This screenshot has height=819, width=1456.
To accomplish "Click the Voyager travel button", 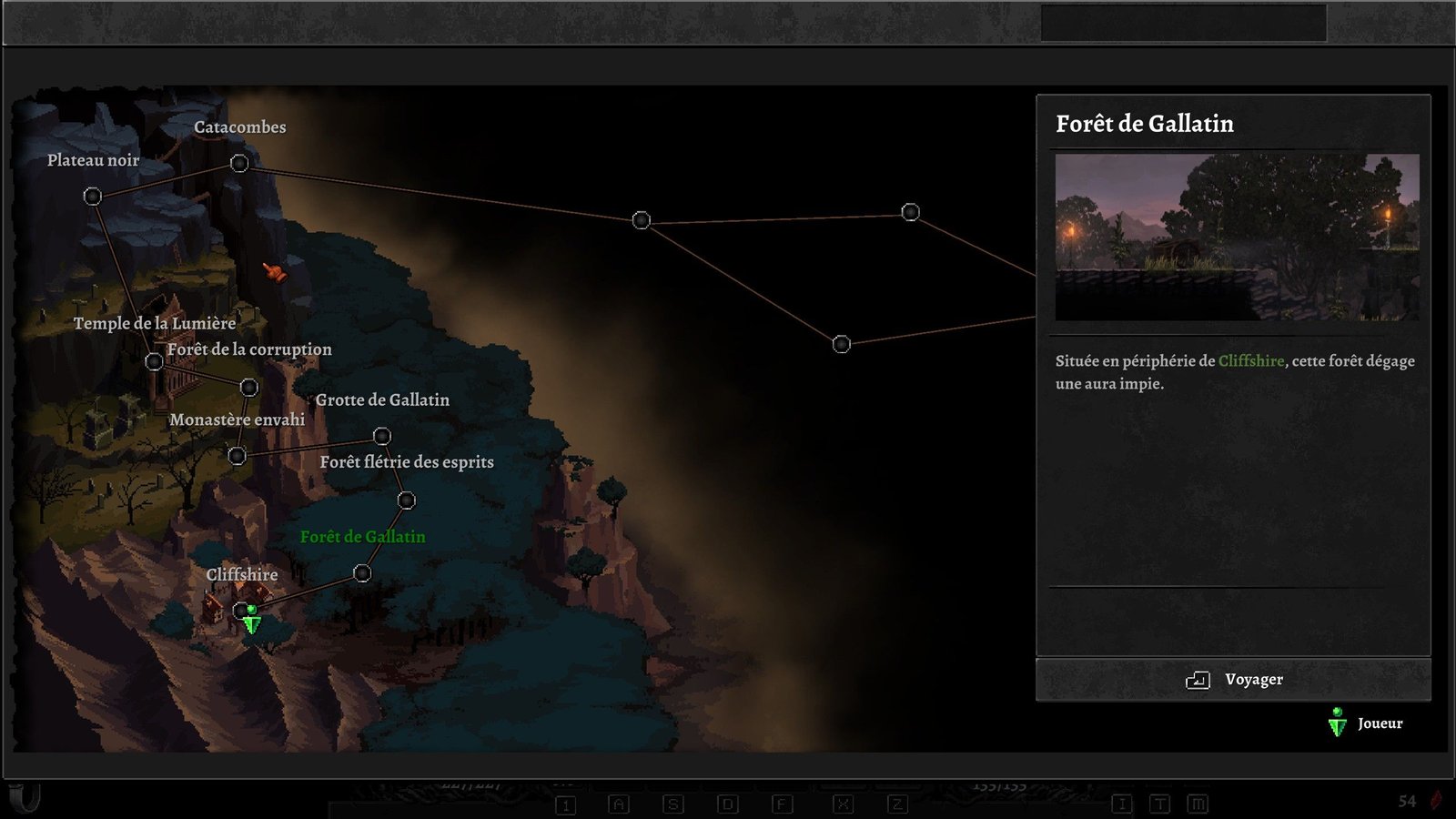I will tap(1233, 680).
